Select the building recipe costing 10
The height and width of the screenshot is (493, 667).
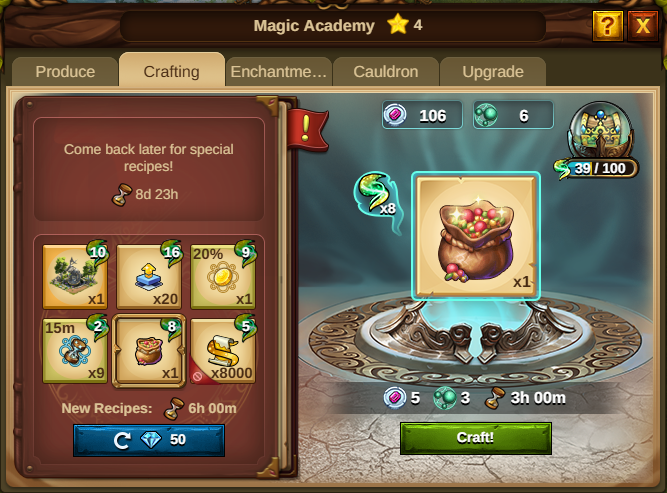pyautogui.click(x=75, y=277)
